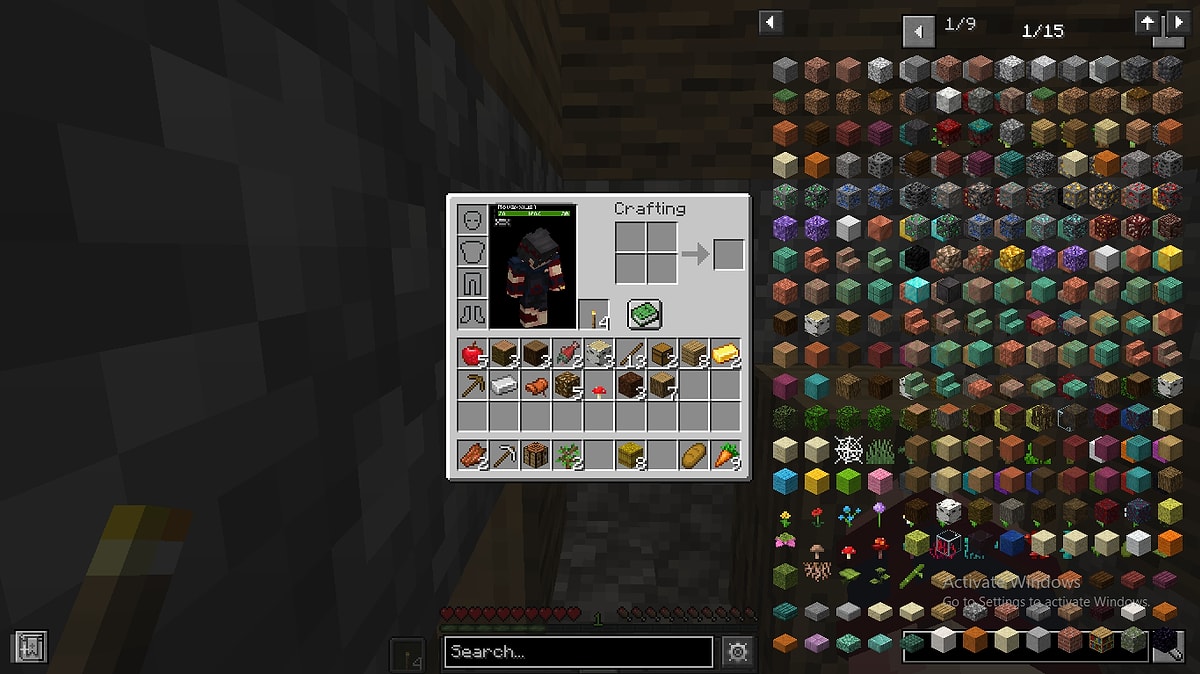Pick up the gold ingot stack
Image resolution: width=1200 pixels, height=674 pixels.
tap(726, 353)
